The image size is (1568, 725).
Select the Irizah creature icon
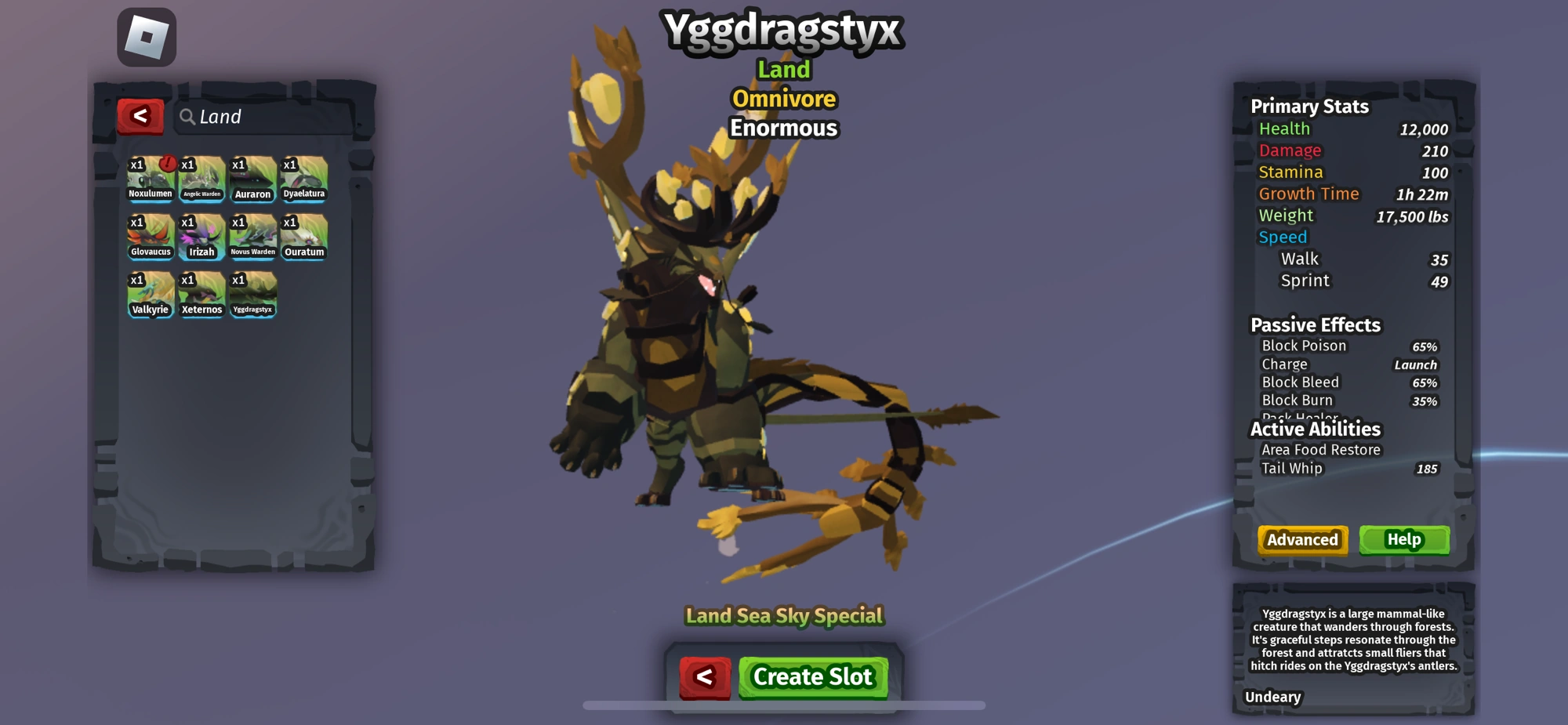tap(201, 237)
